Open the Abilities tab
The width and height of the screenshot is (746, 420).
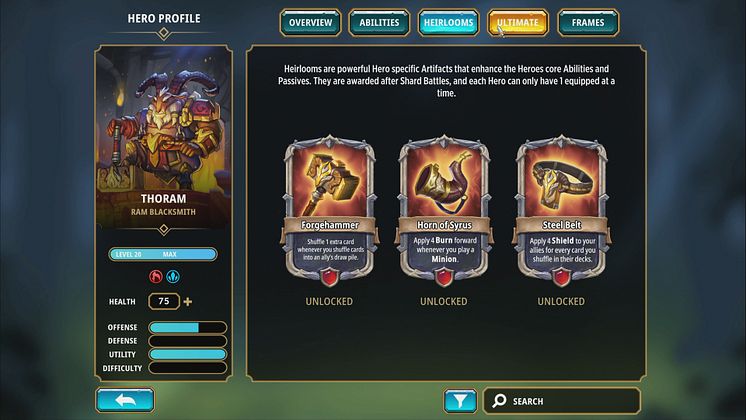379,22
